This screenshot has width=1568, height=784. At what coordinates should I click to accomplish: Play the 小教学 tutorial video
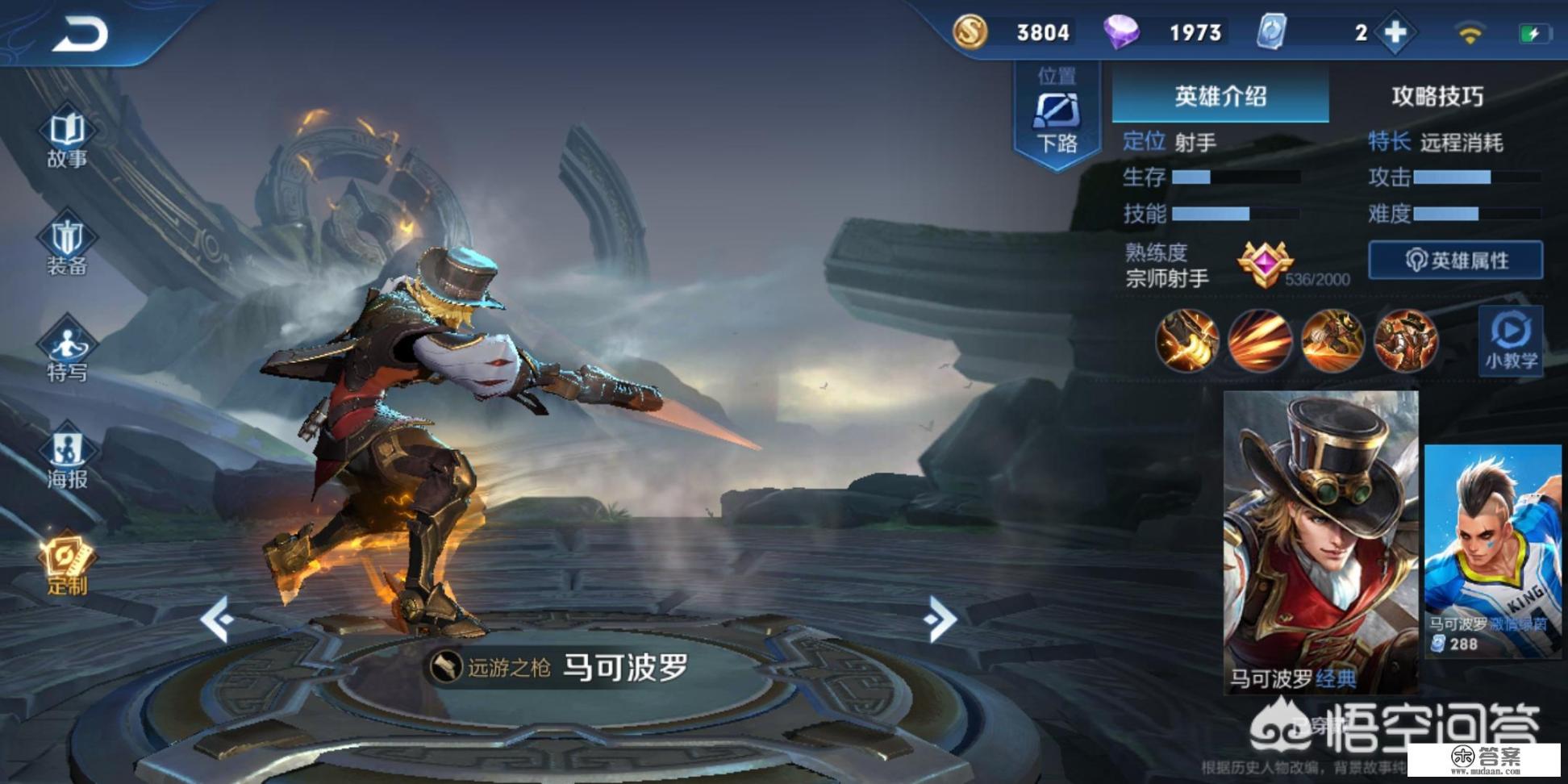[x=1511, y=340]
